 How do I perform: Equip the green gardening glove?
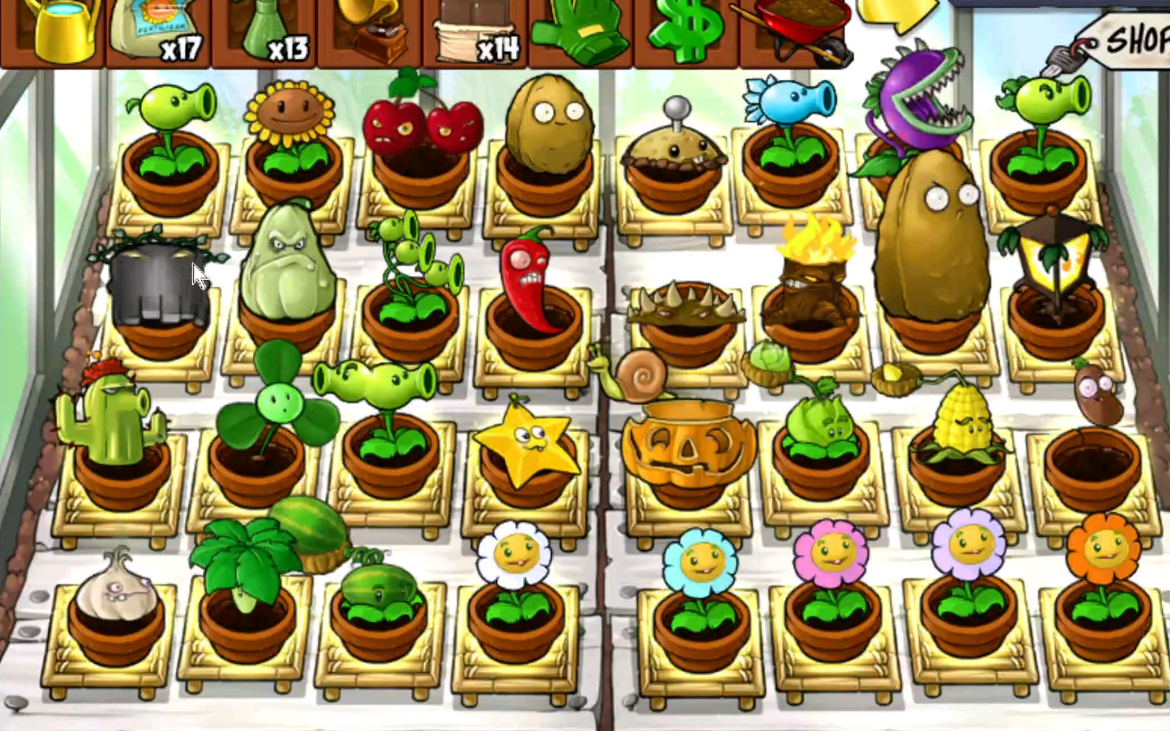pyautogui.click(x=580, y=30)
